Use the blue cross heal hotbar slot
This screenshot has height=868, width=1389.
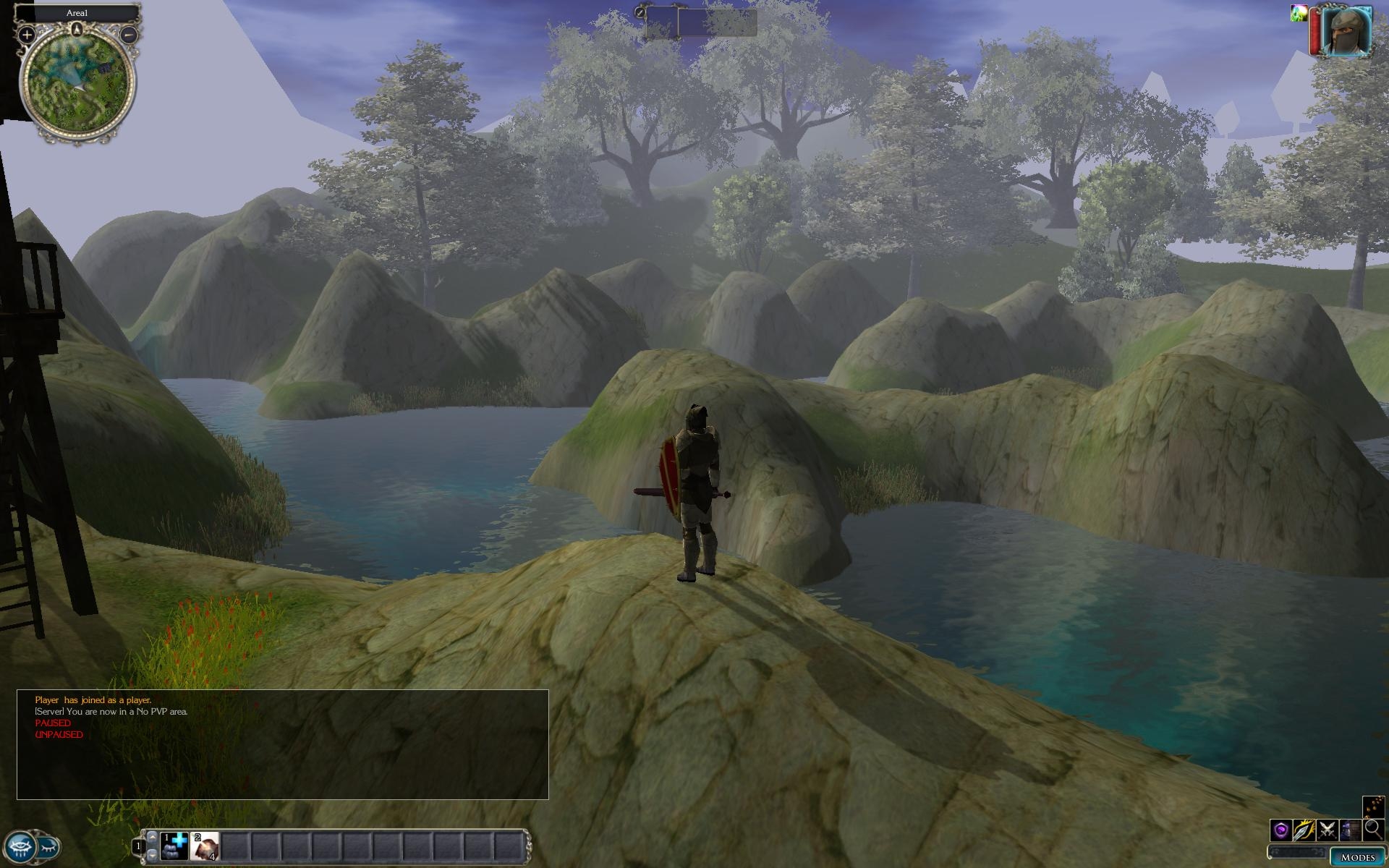[174, 846]
